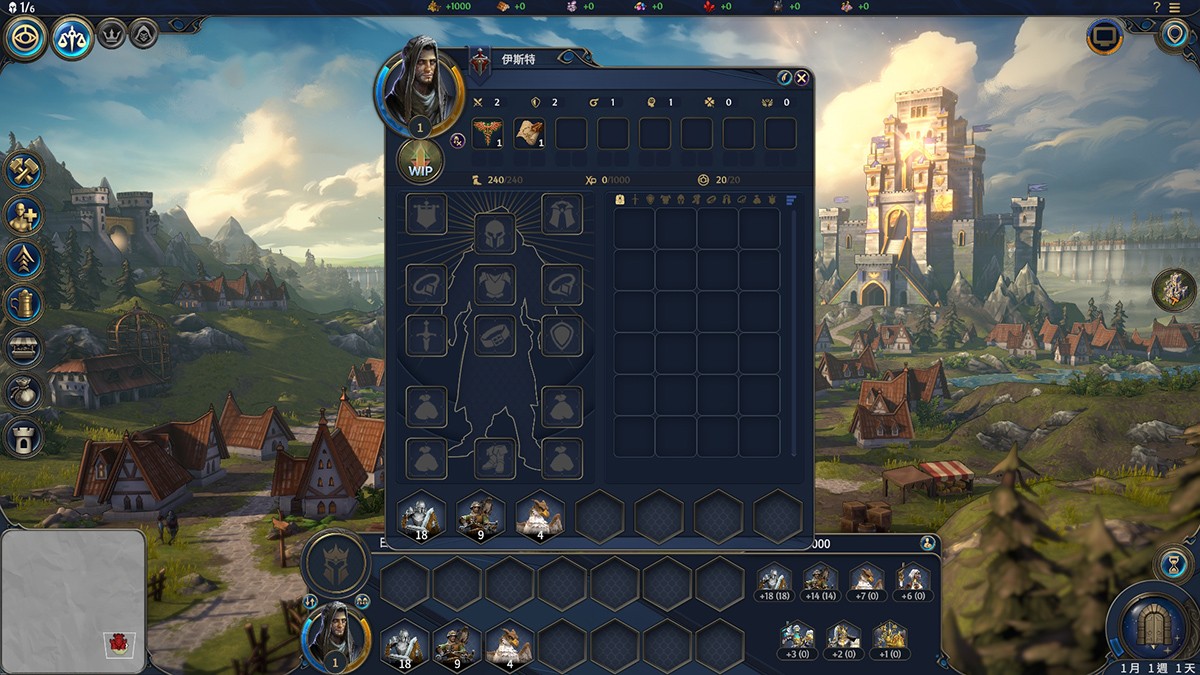1200x675 pixels.
Task: Open the build menu with crossed hammers icon
Action: (x=24, y=169)
